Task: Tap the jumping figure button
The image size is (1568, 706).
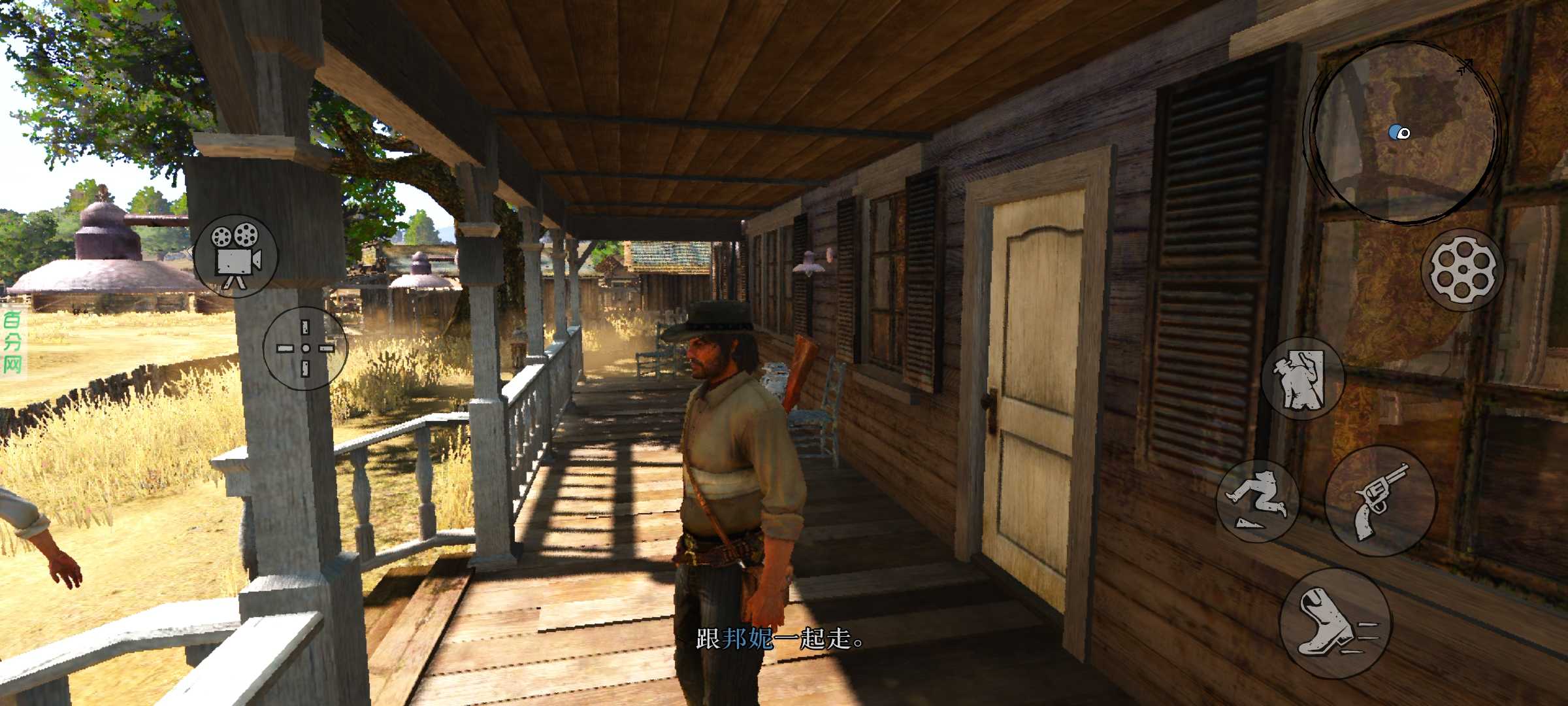Action: (x=1258, y=501)
